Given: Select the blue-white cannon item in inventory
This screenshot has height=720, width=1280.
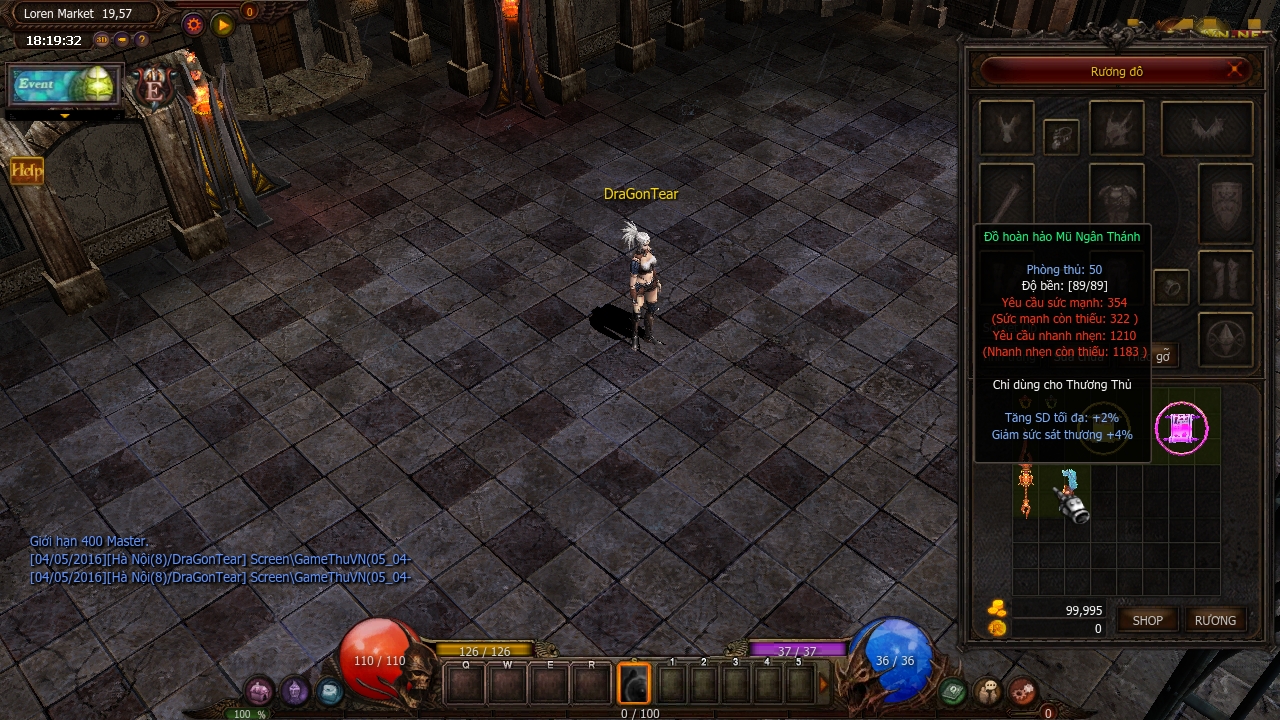Looking at the screenshot, I should pyautogui.click(x=1071, y=496).
